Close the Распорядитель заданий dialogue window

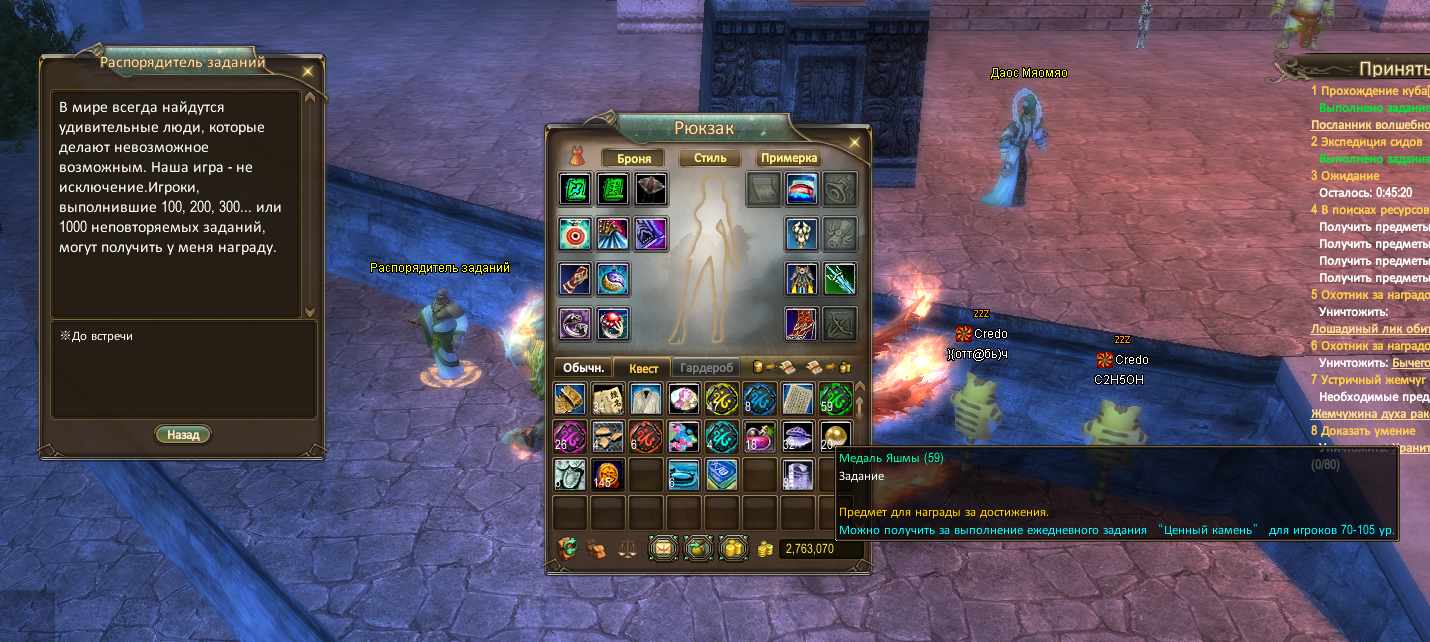coord(307,71)
